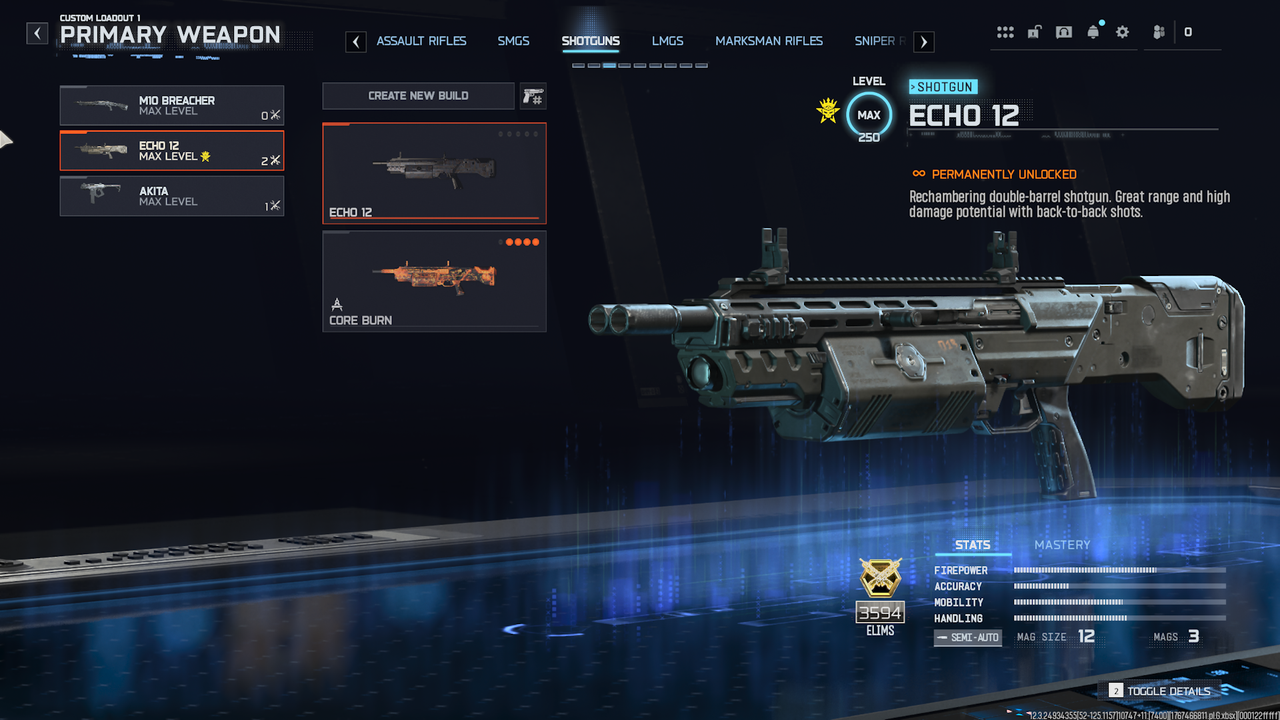This screenshot has height=720, width=1280.
Task: Open the settings gear icon
Action: click(1122, 32)
